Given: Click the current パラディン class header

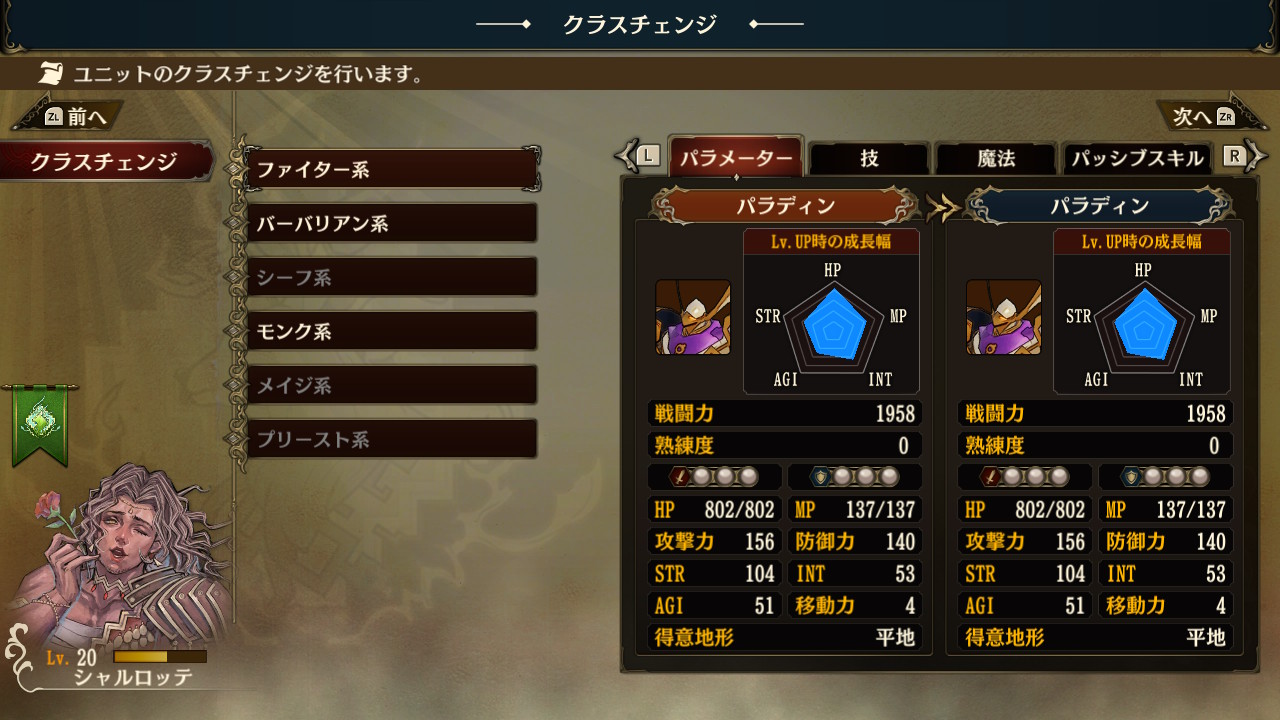Looking at the screenshot, I should (x=785, y=206).
